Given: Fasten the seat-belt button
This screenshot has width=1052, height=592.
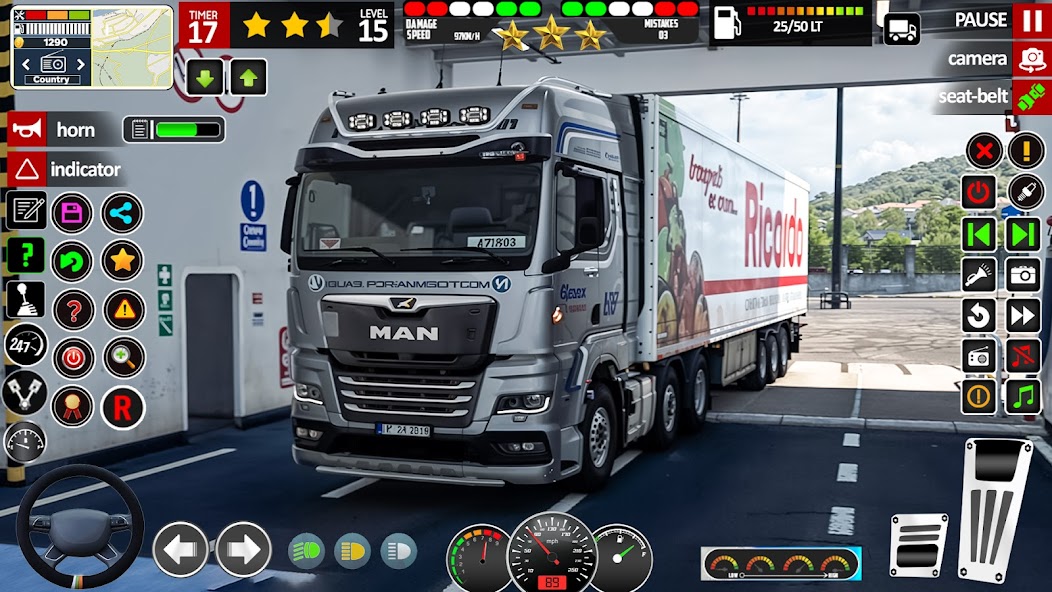Looking at the screenshot, I should click(1031, 97).
